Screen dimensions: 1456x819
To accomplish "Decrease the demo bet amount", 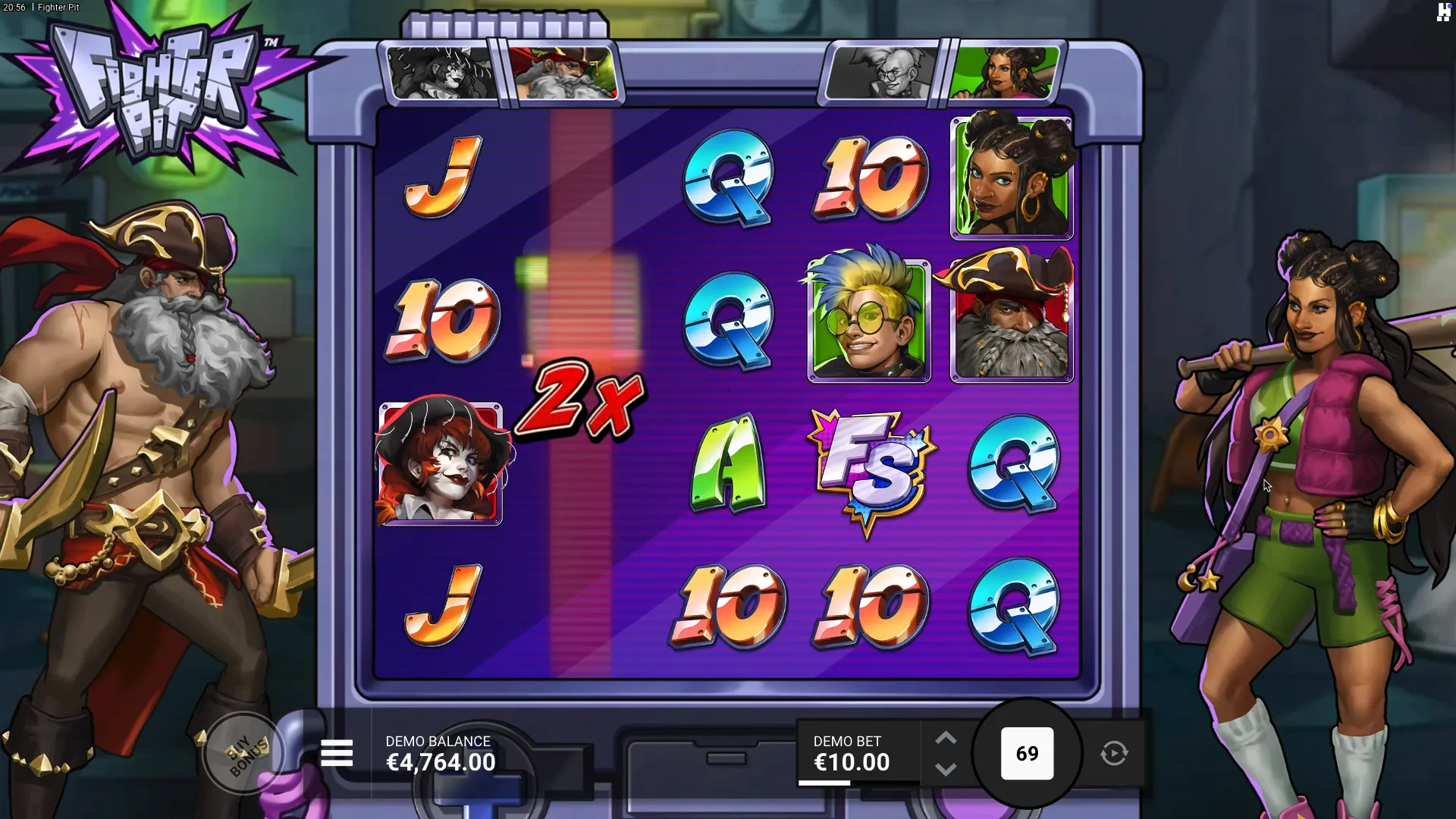I will pos(946,769).
